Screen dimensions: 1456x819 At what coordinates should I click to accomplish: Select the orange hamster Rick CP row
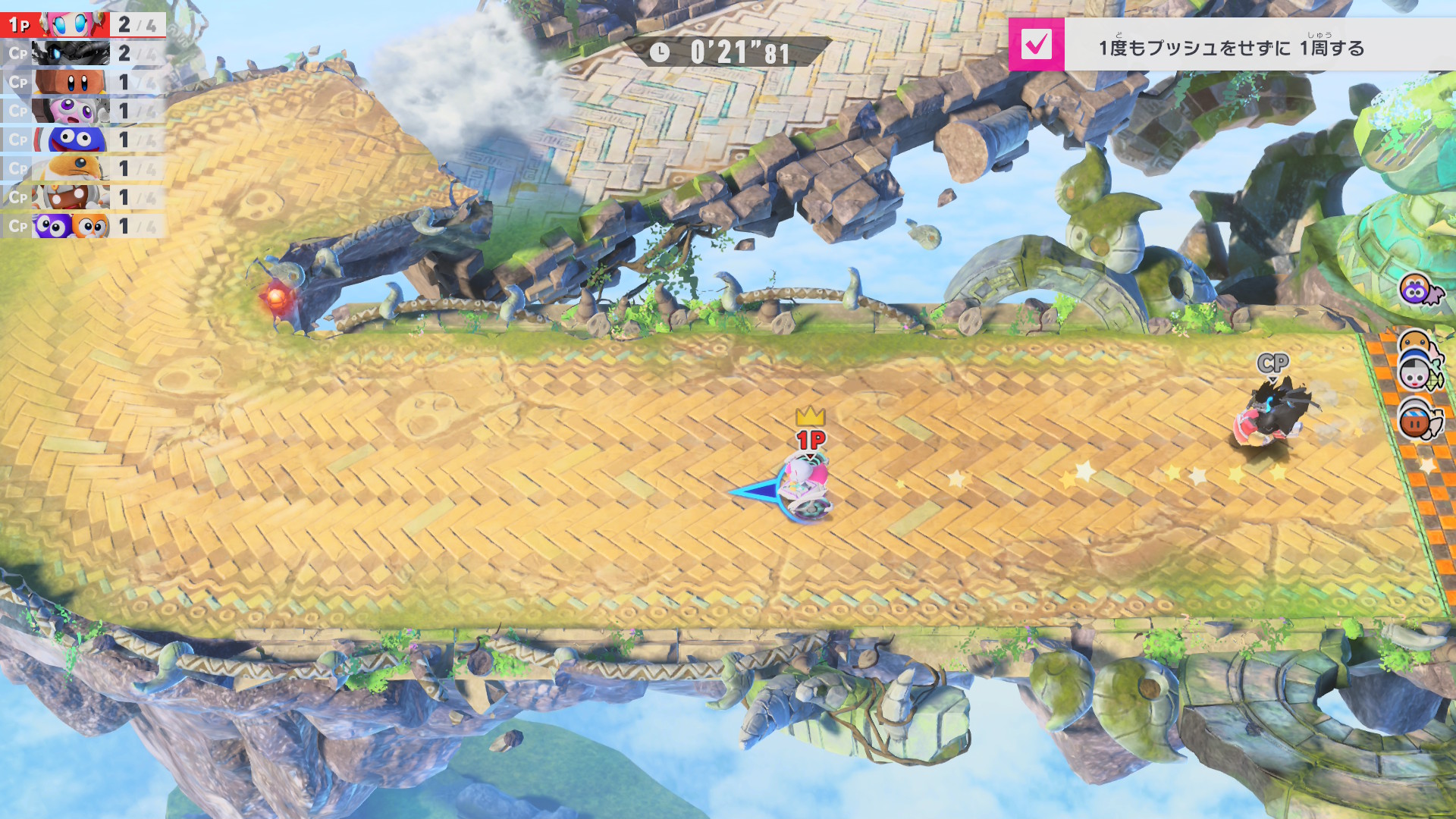[x=82, y=168]
